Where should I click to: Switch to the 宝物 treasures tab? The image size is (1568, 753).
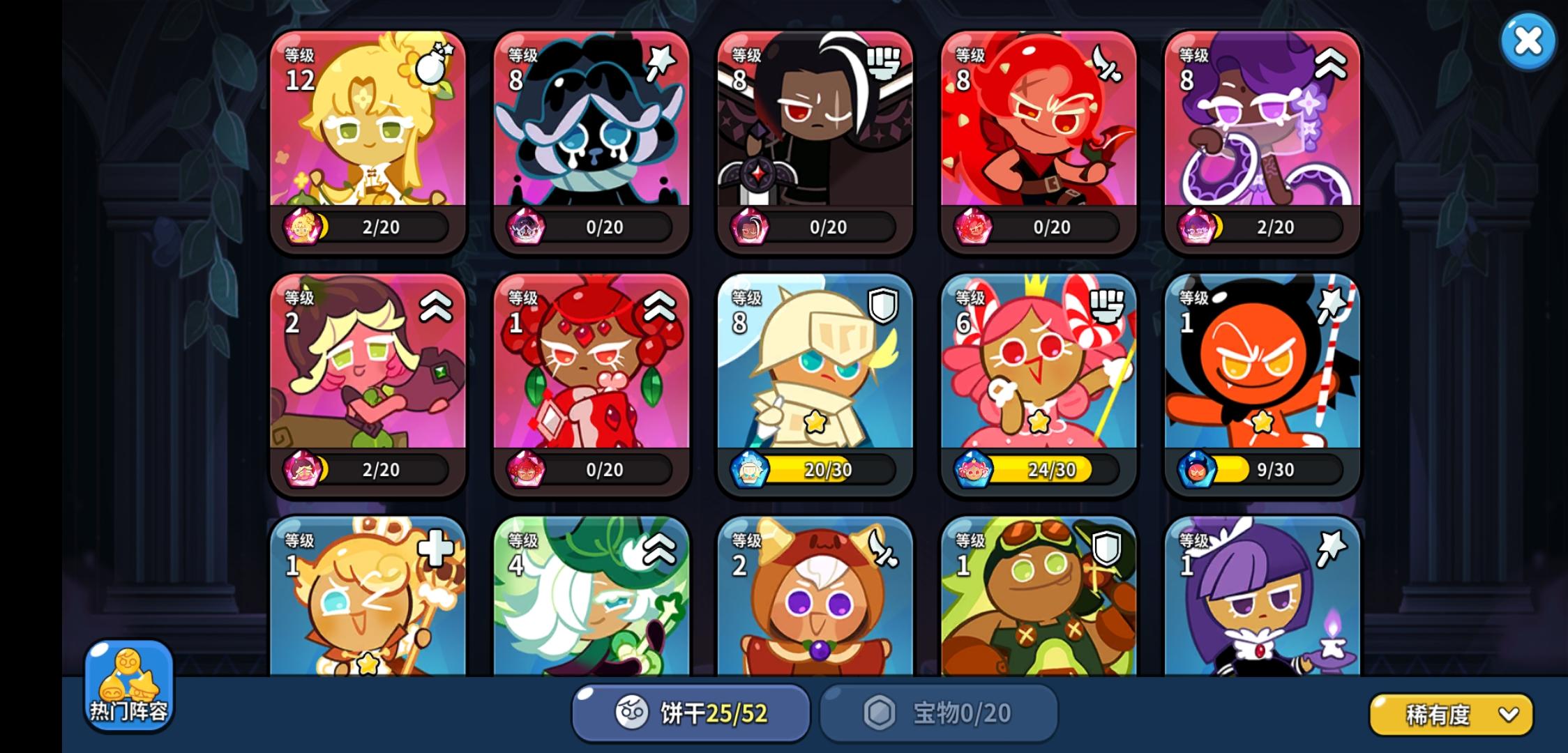click(938, 713)
